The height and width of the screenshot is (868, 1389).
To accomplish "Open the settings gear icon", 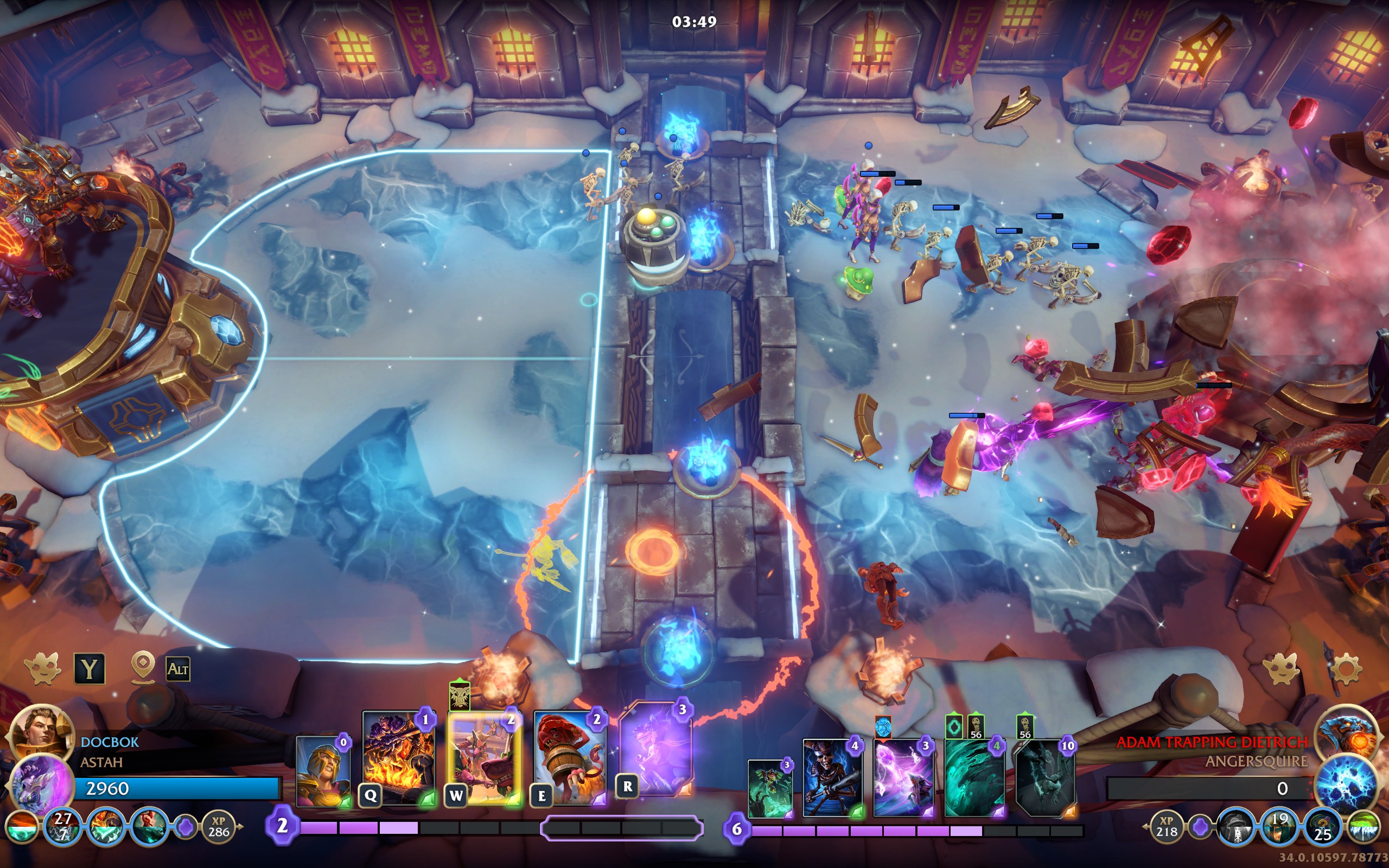I will (1345, 669).
